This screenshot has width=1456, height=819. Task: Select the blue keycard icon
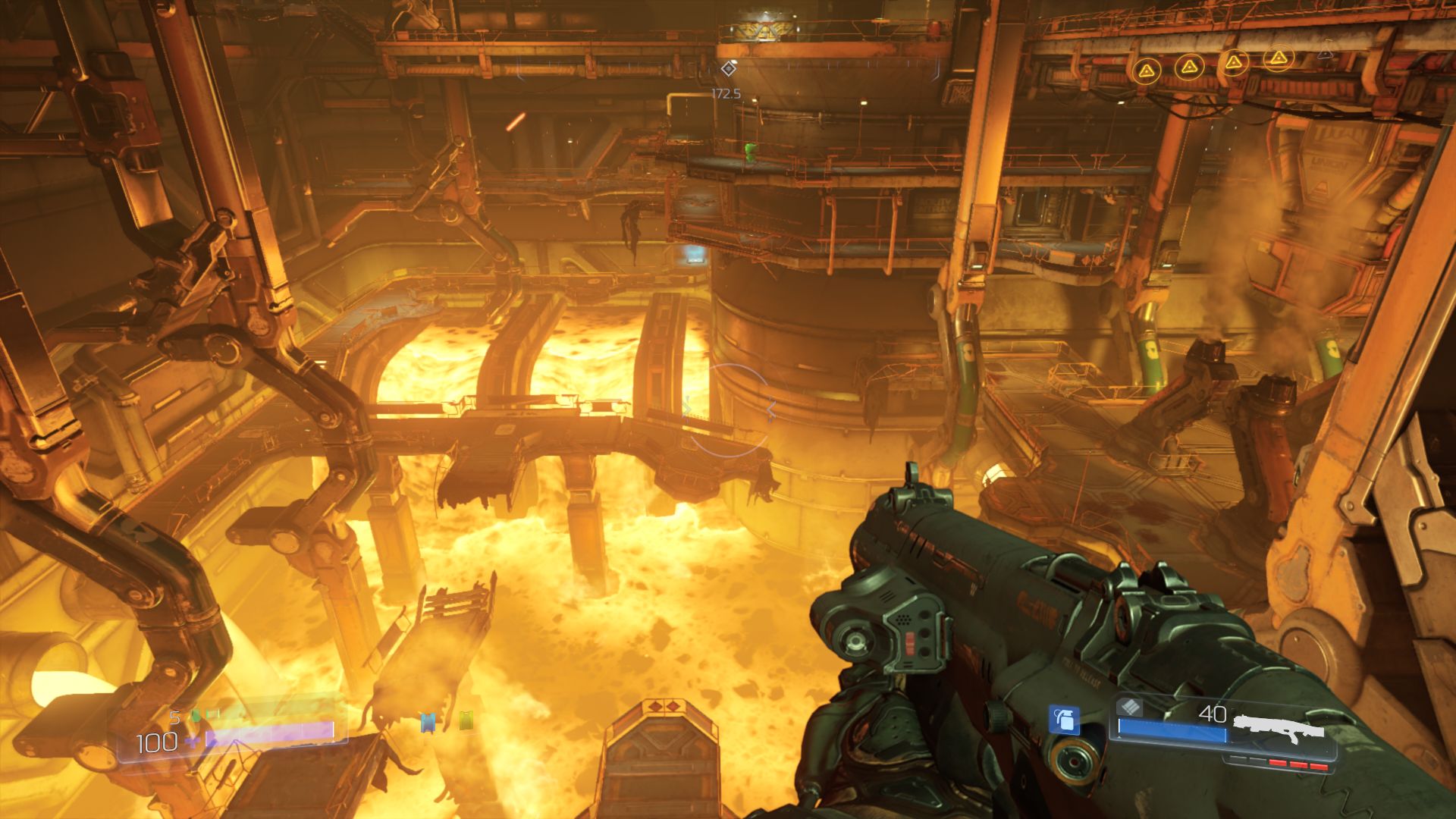tap(428, 722)
